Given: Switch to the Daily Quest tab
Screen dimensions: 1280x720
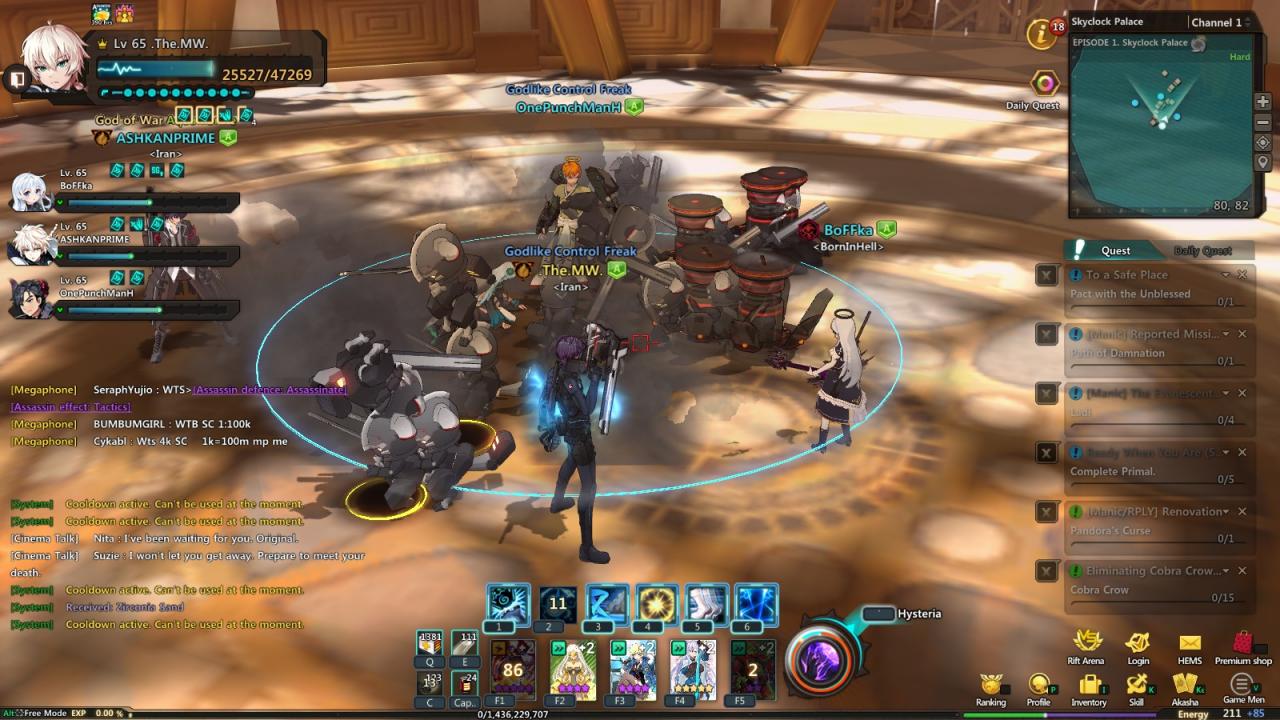Looking at the screenshot, I should pos(1202,251).
